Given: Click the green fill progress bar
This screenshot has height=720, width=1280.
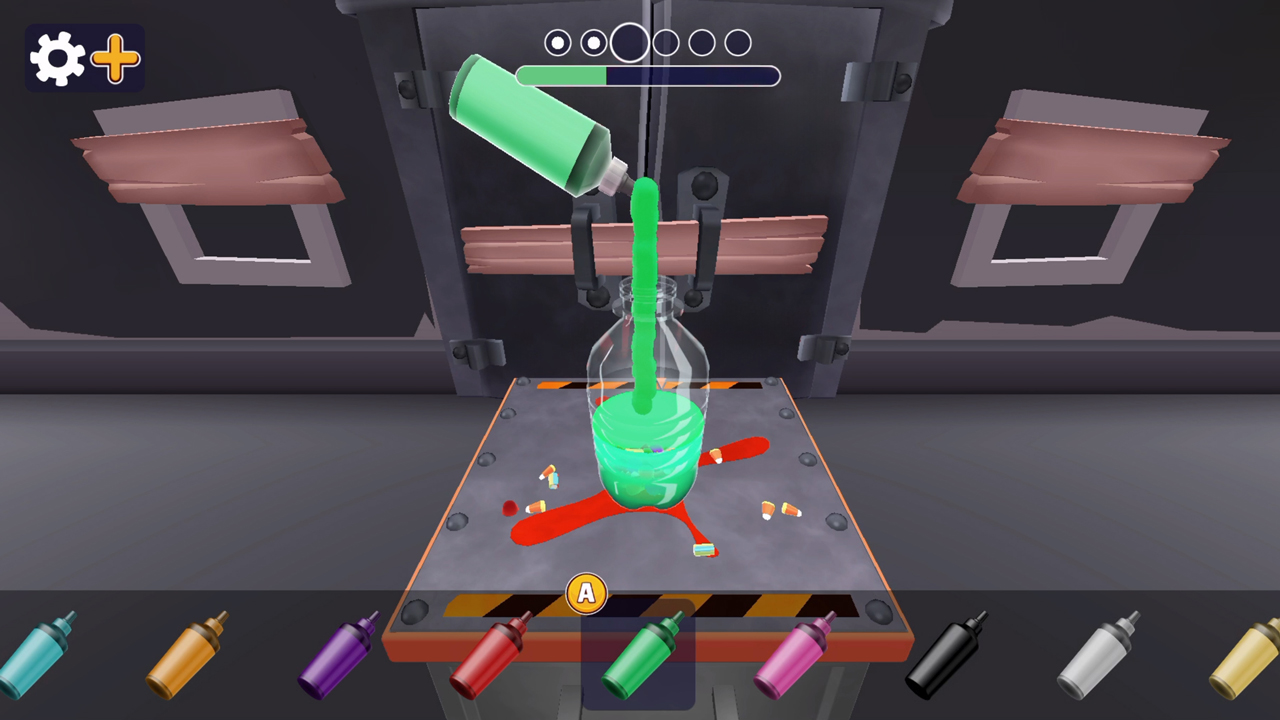Looking at the screenshot, I should point(560,75).
